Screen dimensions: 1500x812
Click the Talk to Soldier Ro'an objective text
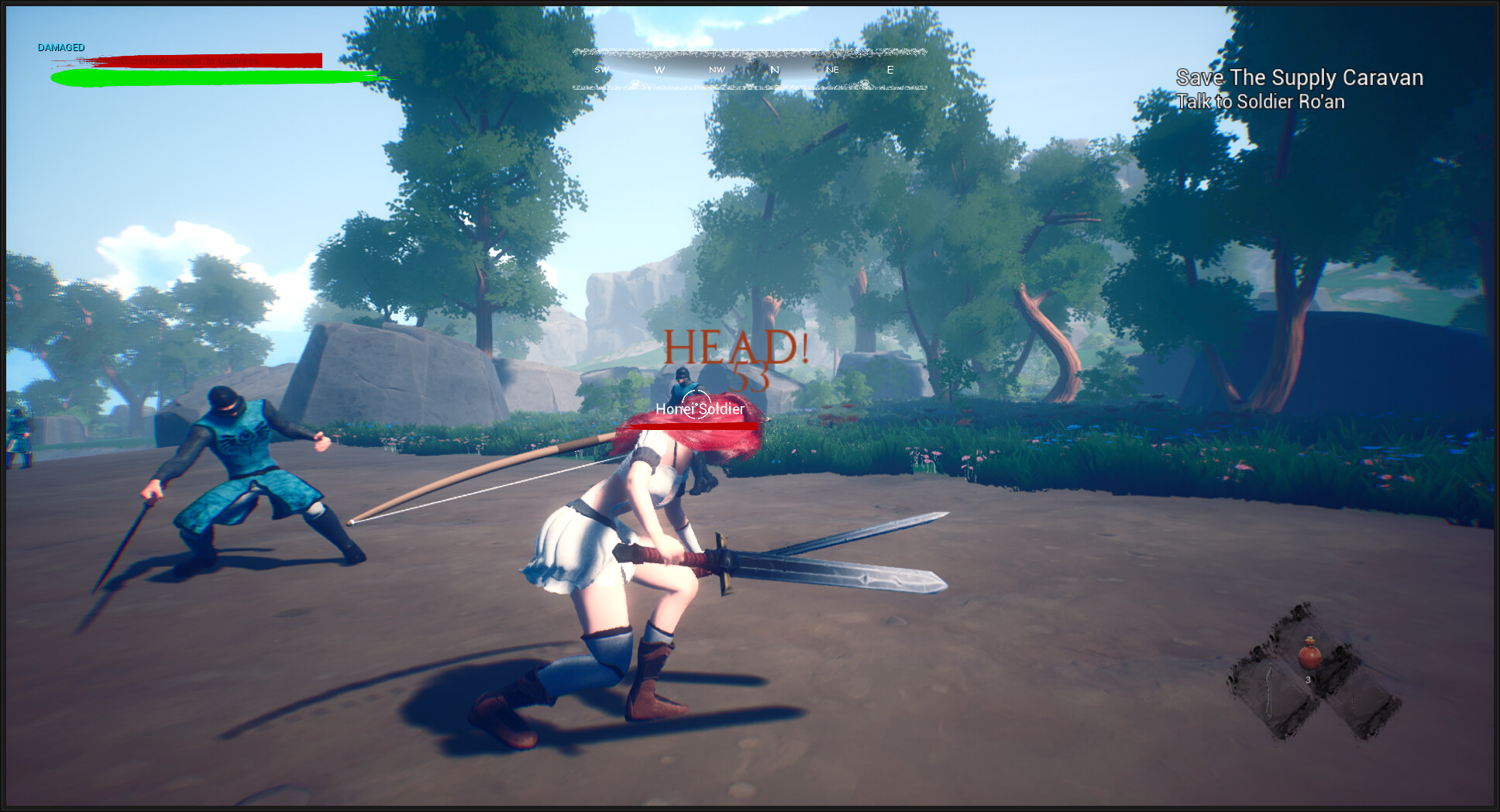pos(1261,101)
